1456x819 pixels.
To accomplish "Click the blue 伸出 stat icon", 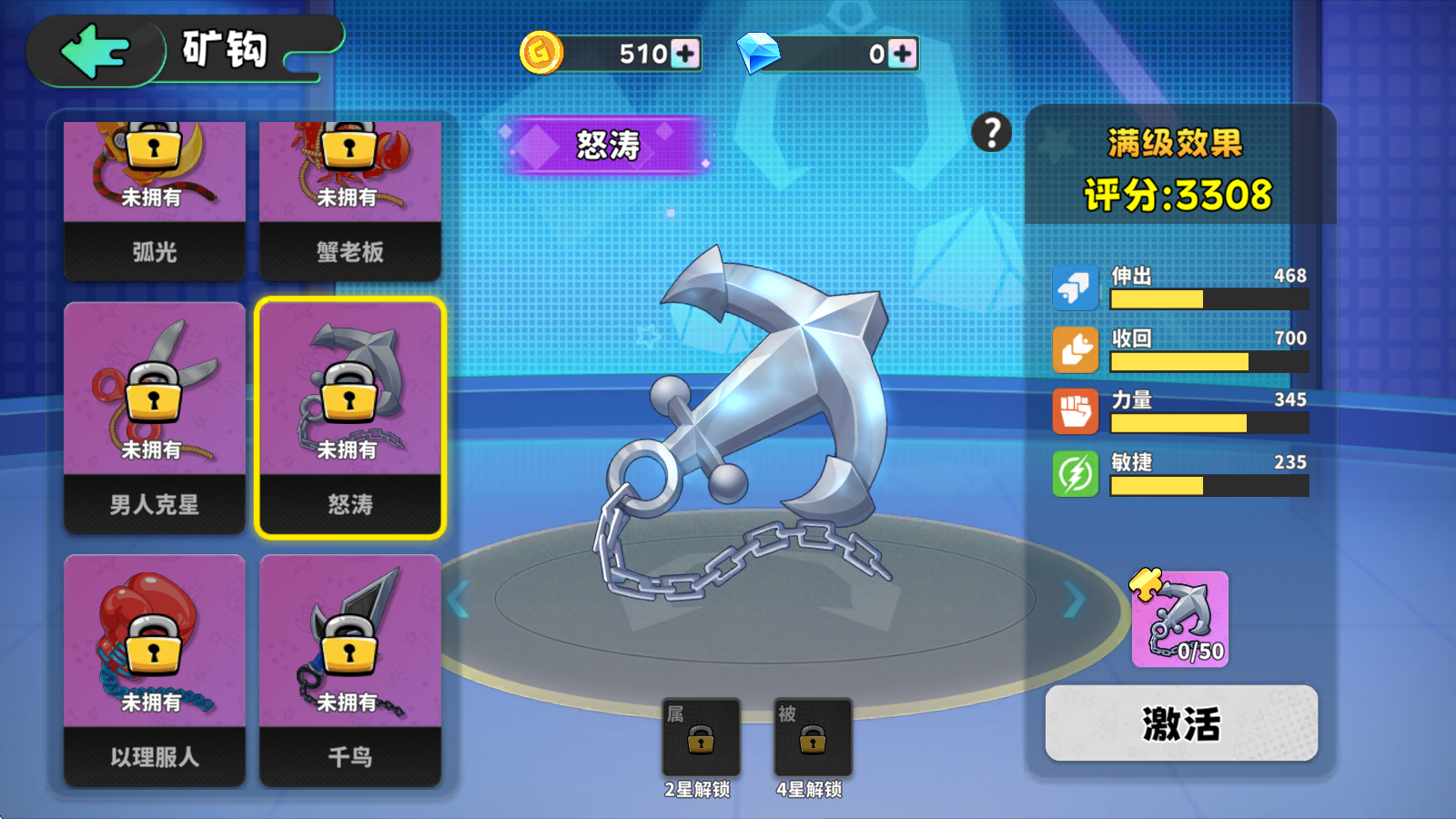I will [1076, 288].
